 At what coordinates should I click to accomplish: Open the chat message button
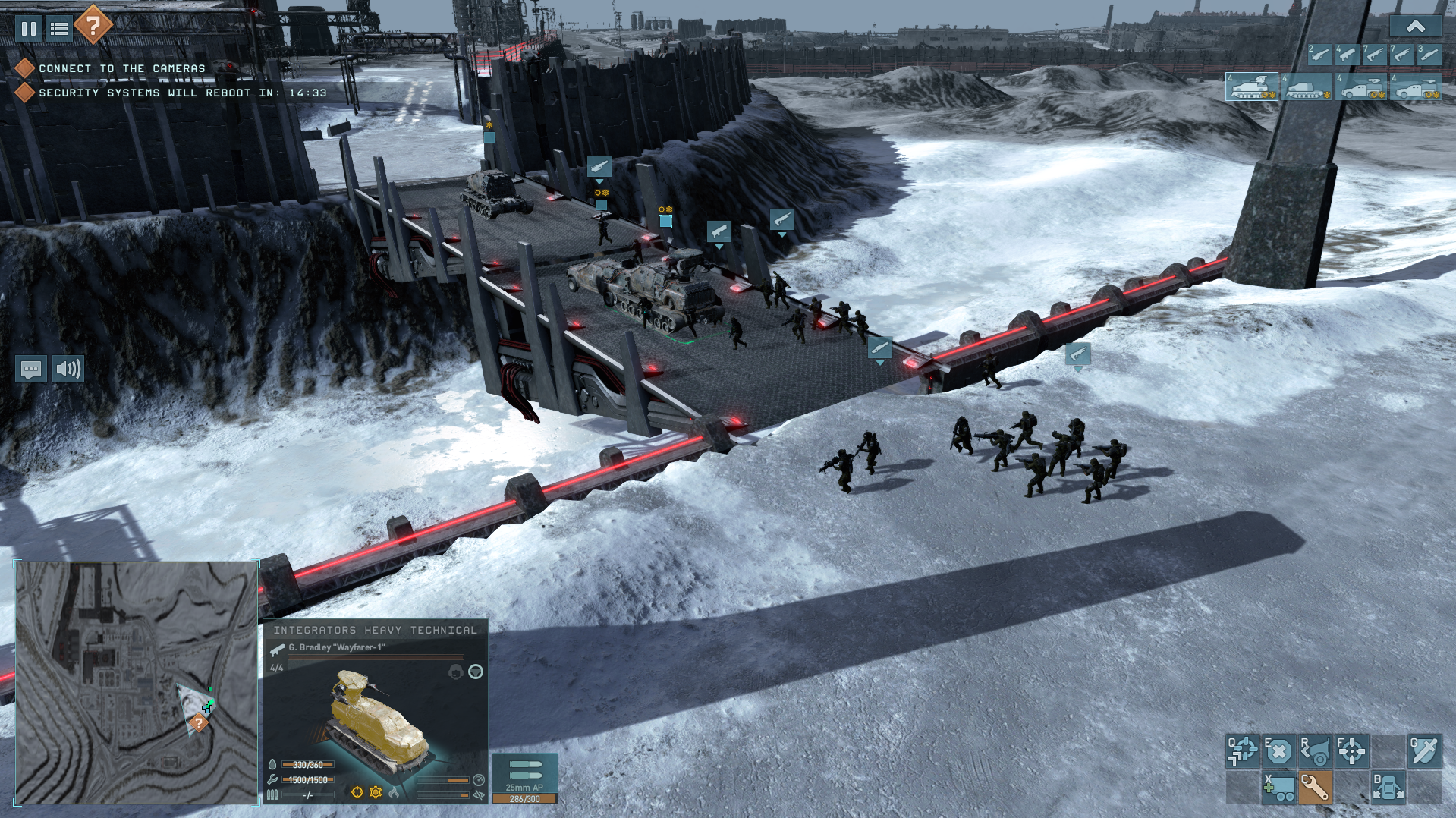pos(31,370)
